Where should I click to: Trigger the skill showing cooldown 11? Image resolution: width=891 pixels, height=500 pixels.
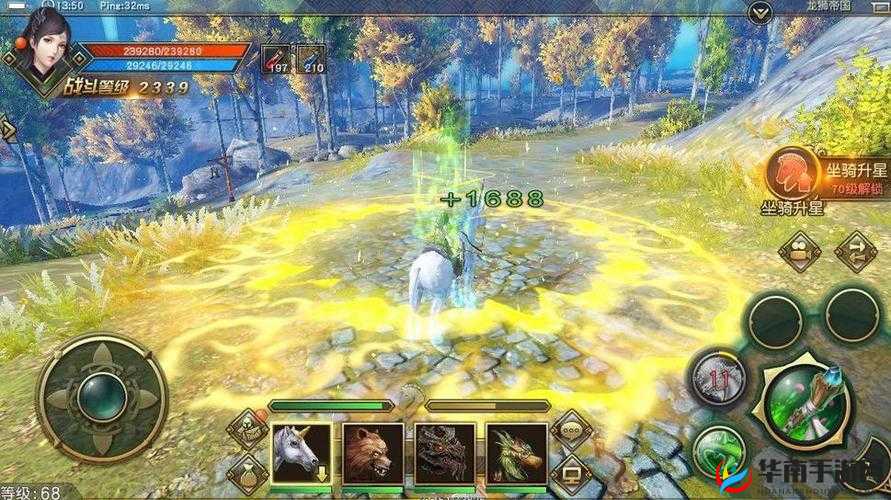715,376
